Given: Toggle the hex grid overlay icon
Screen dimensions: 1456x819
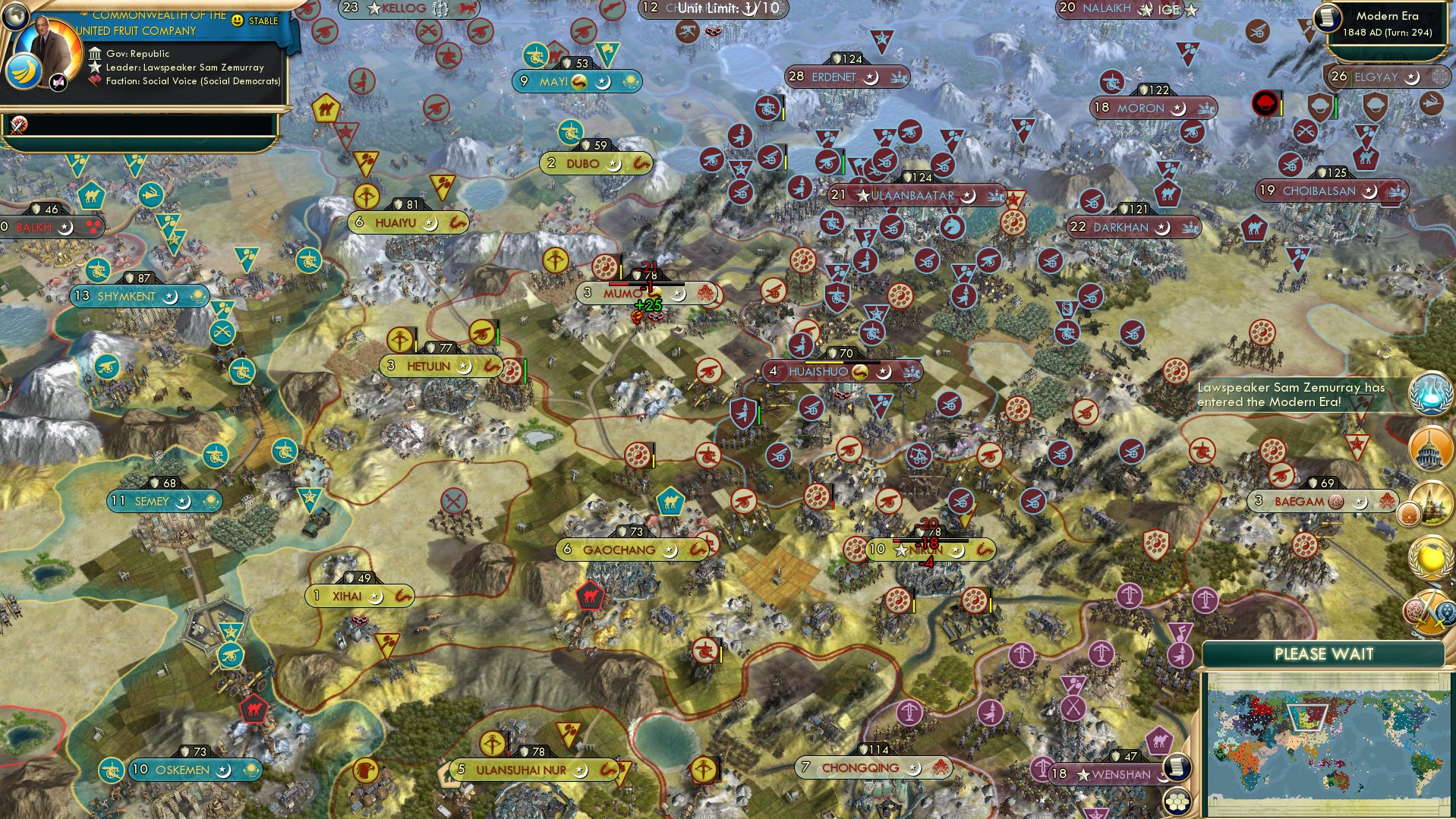Looking at the screenshot, I should point(1176,802).
